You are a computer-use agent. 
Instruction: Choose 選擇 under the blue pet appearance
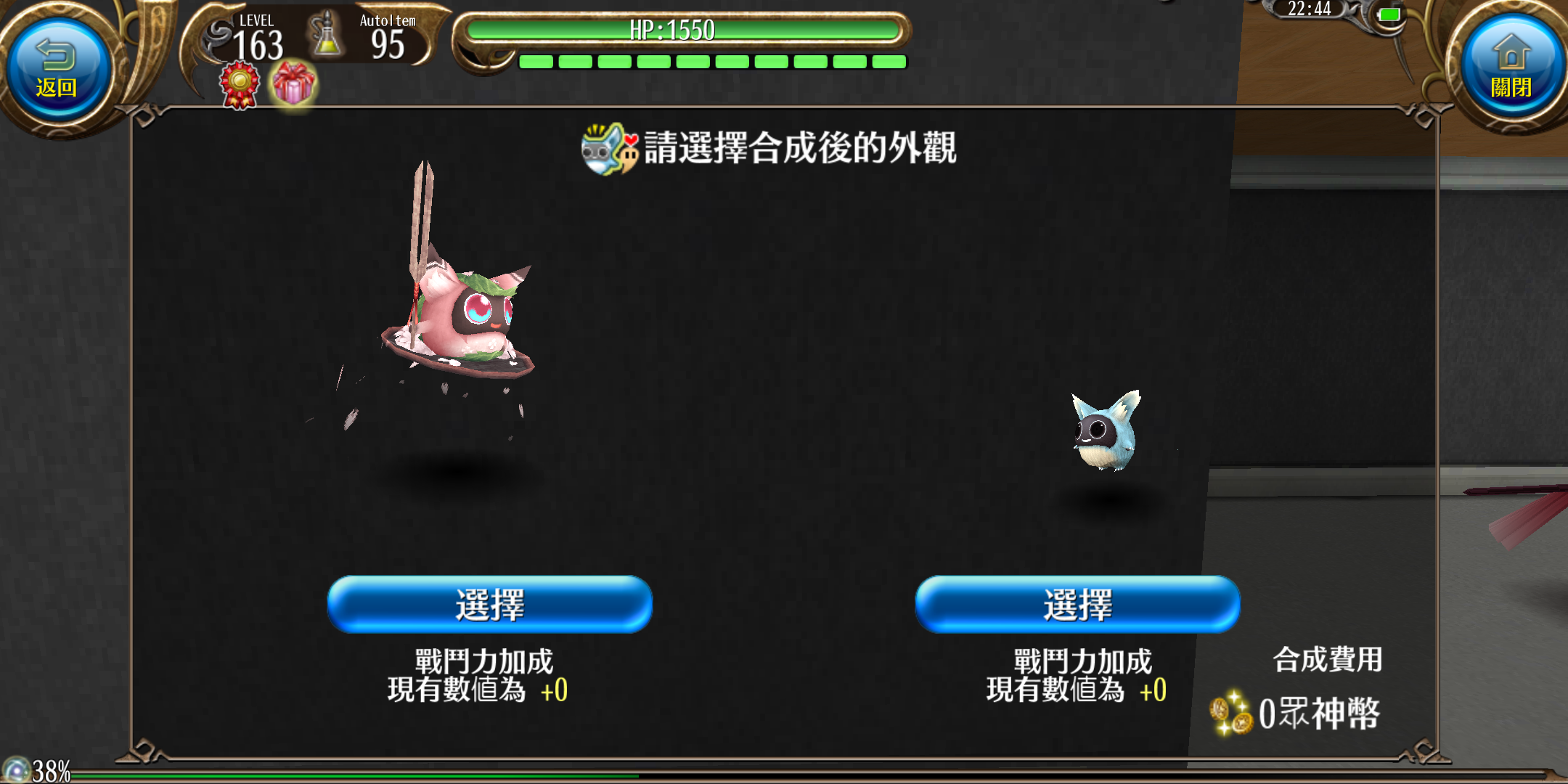[1077, 604]
